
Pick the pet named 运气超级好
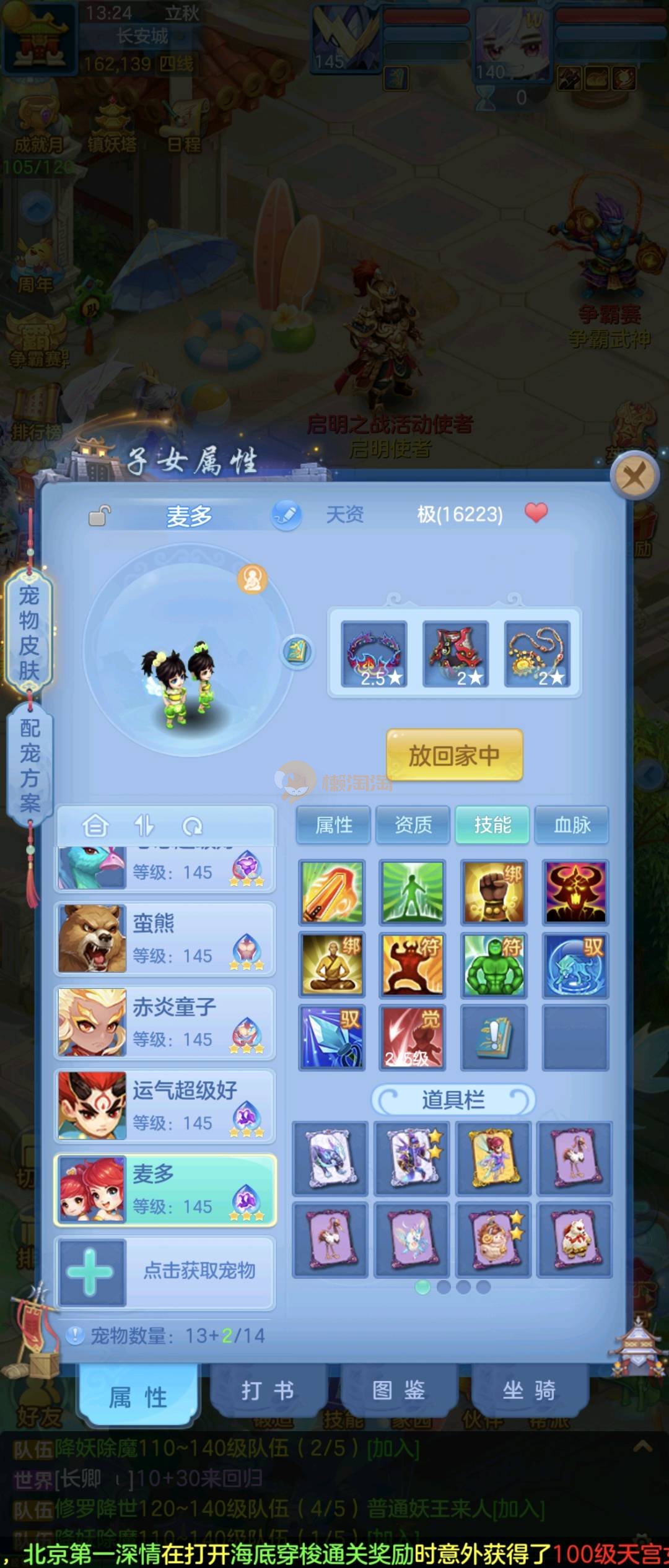click(165, 1106)
